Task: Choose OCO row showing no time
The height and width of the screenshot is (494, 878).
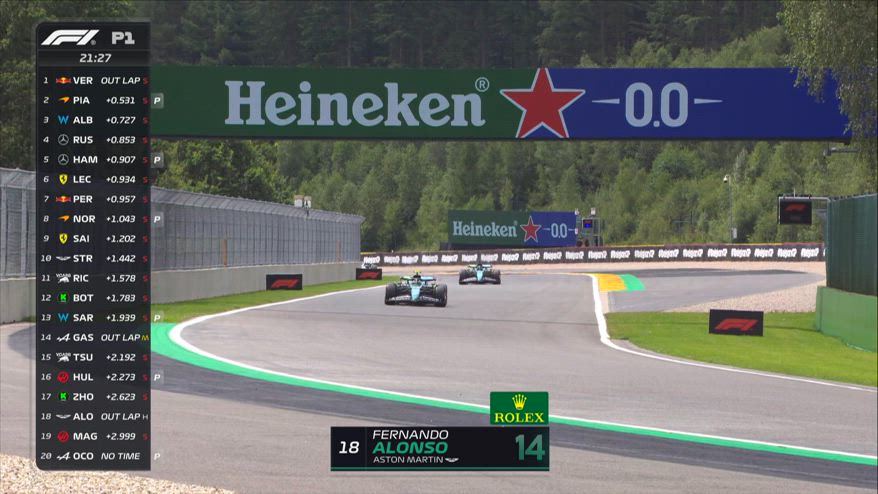Action: click(x=94, y=456)
